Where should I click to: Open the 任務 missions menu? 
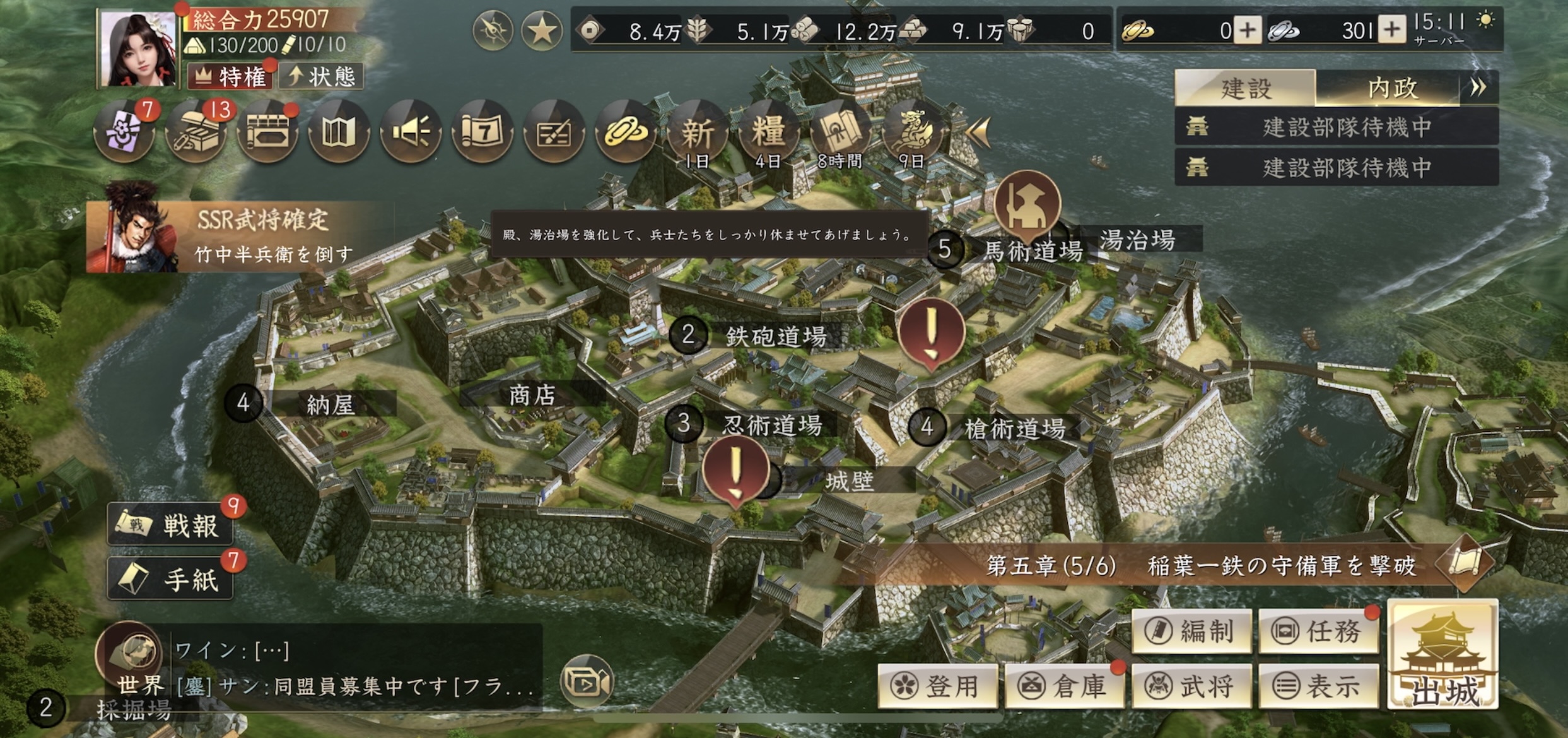tap(1318, 631)
